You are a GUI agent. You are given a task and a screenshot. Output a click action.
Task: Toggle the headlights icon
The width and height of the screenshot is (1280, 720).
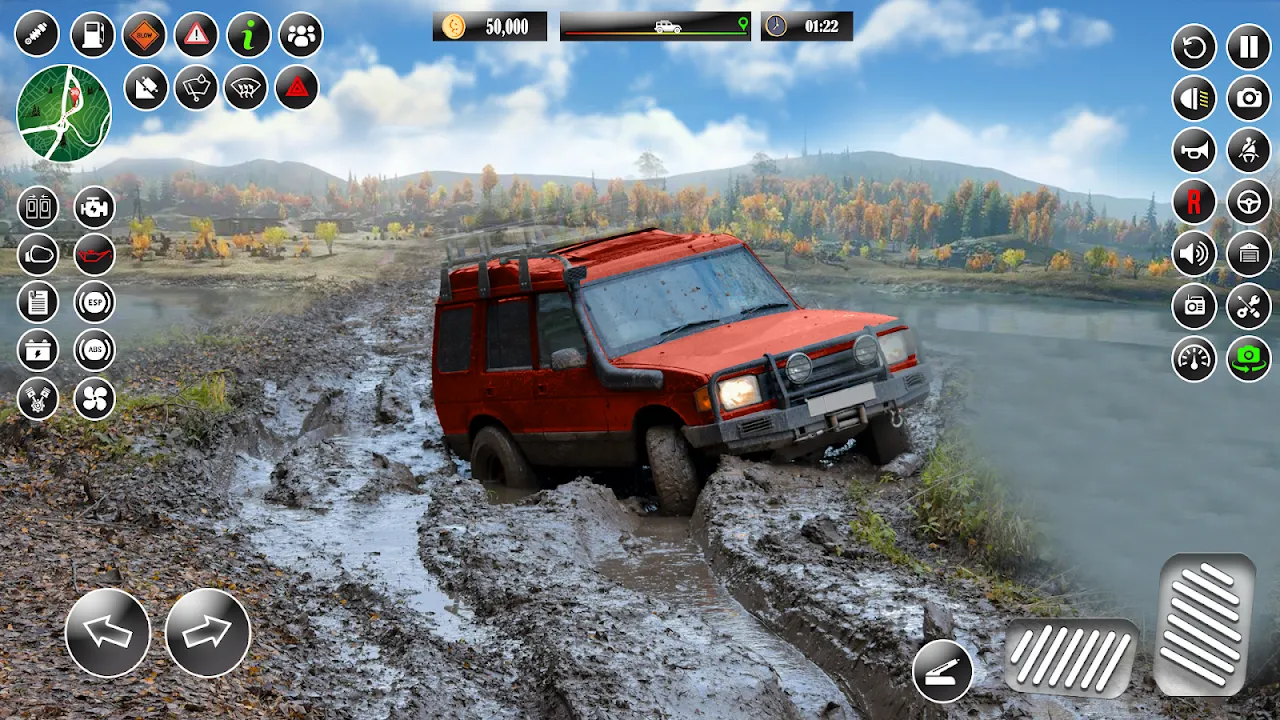coord(1194,98)
